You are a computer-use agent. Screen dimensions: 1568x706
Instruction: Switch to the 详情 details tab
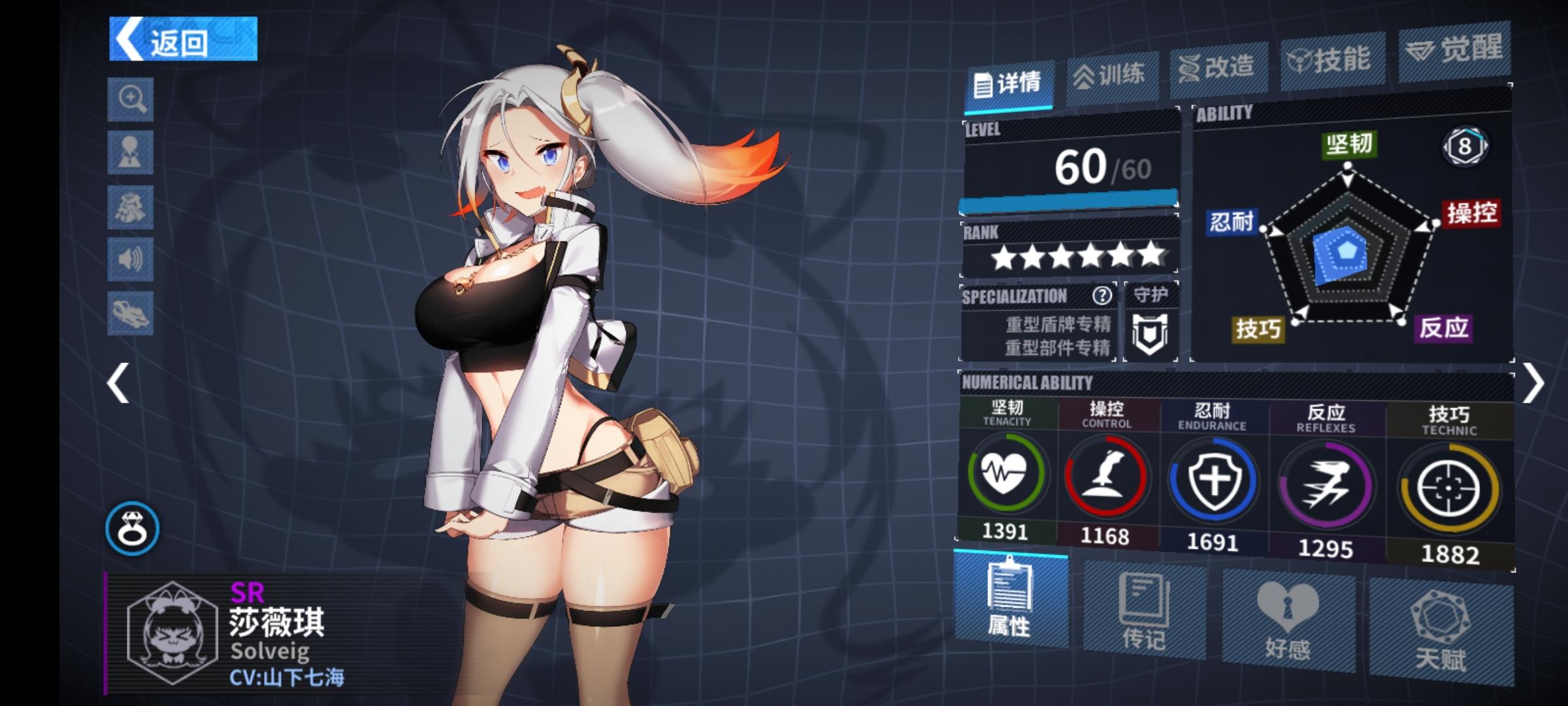[x=1008, y=84]
